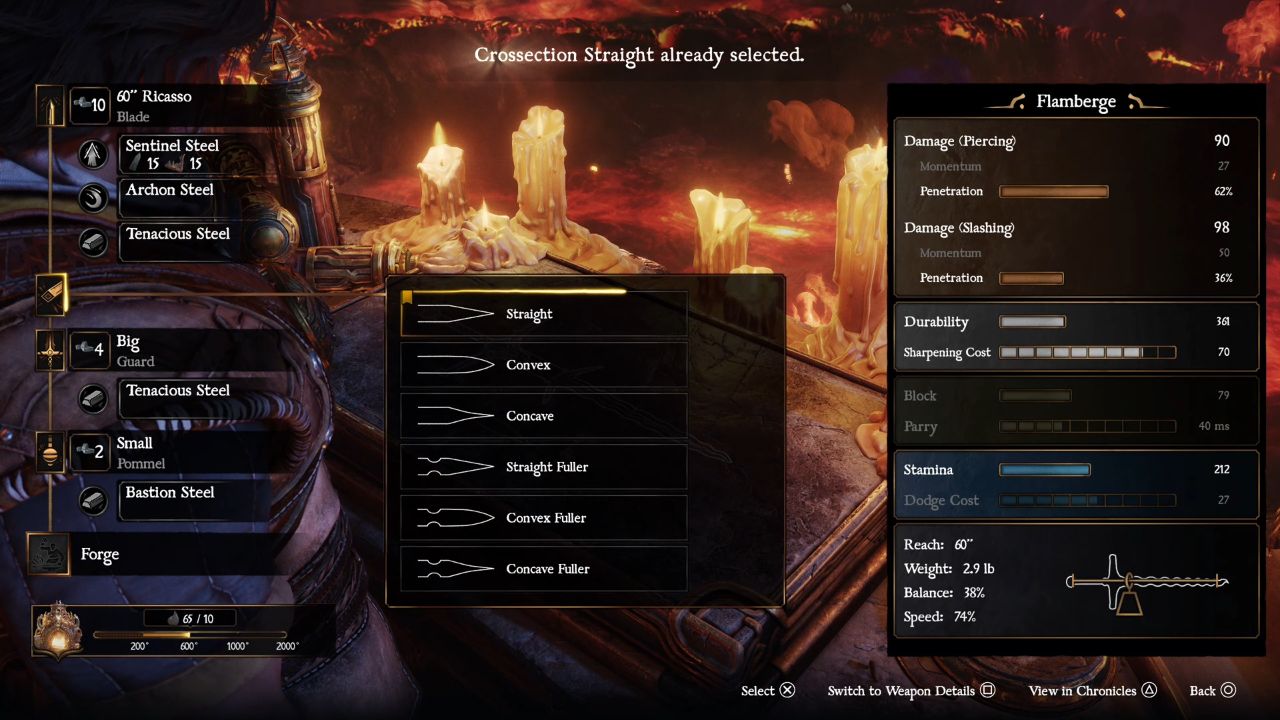Pick Concave Fuller crossection
The image size is (1280, 720).
[x=543, y=569]
